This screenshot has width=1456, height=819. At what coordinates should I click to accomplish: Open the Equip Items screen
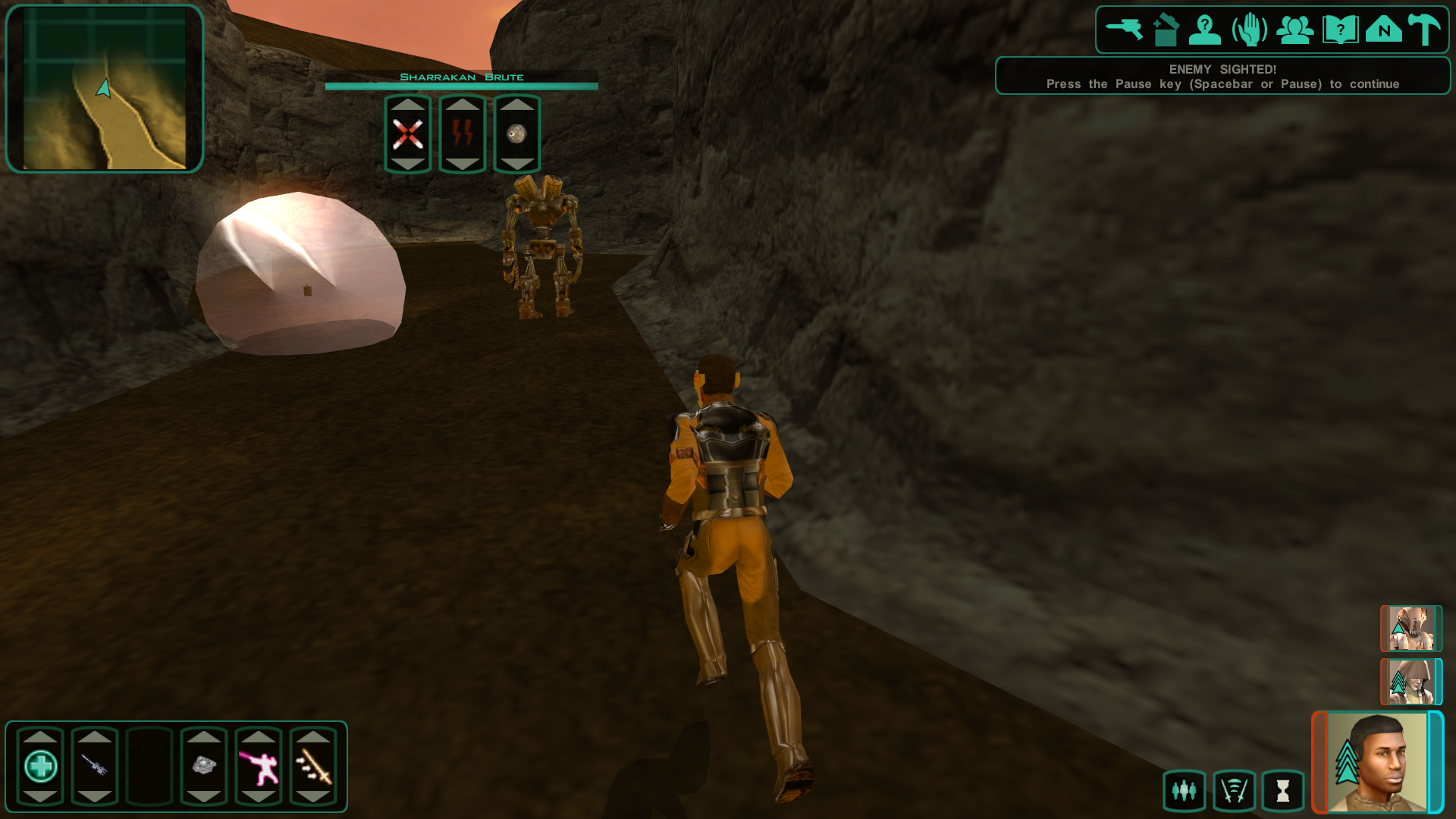click(1125, 29)
